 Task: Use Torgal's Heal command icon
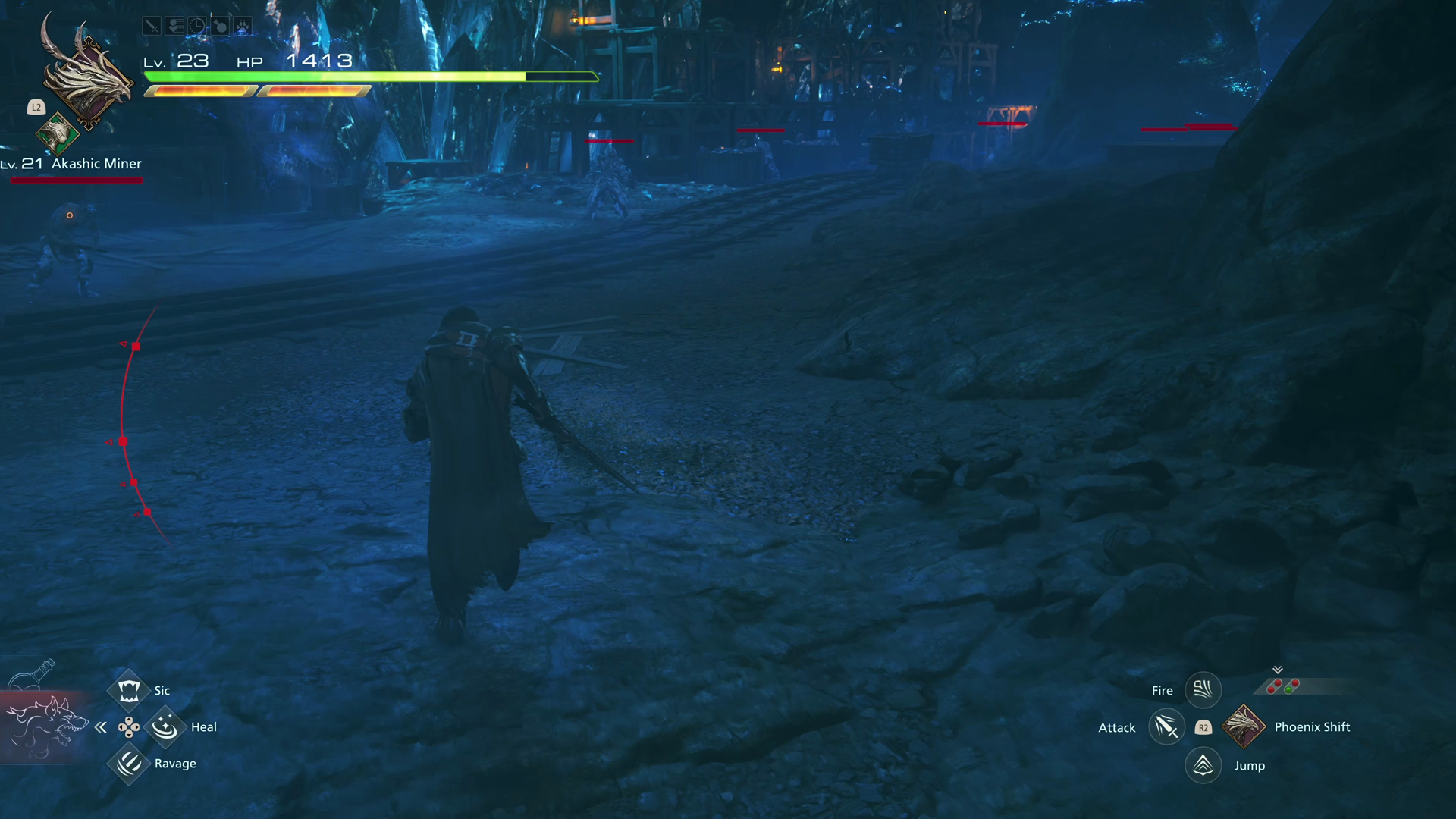(x=165, y=727)
